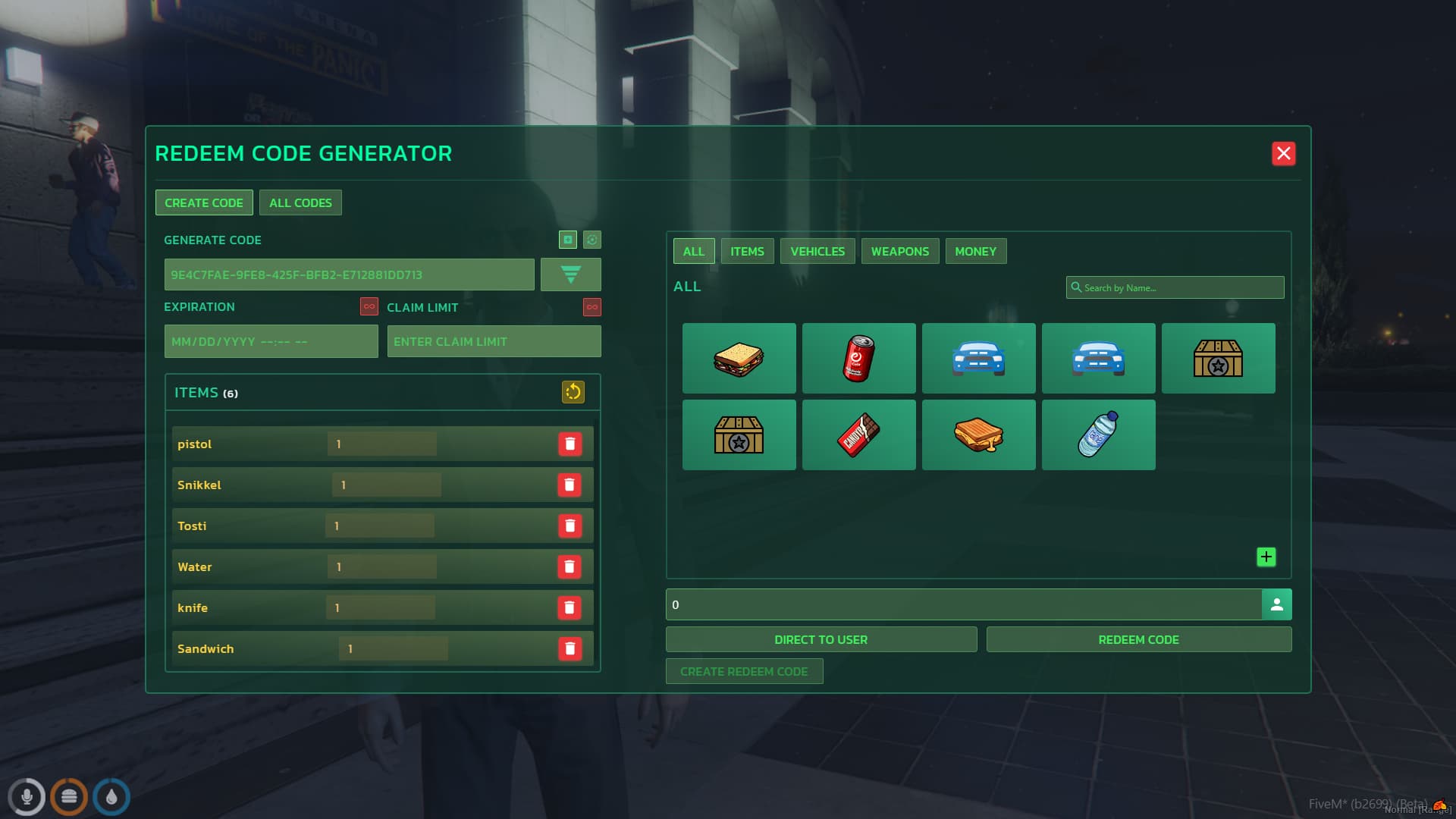Choose the Items category filter
Viewport: 1456px width, 819px height.
click(x=747, y=252)
